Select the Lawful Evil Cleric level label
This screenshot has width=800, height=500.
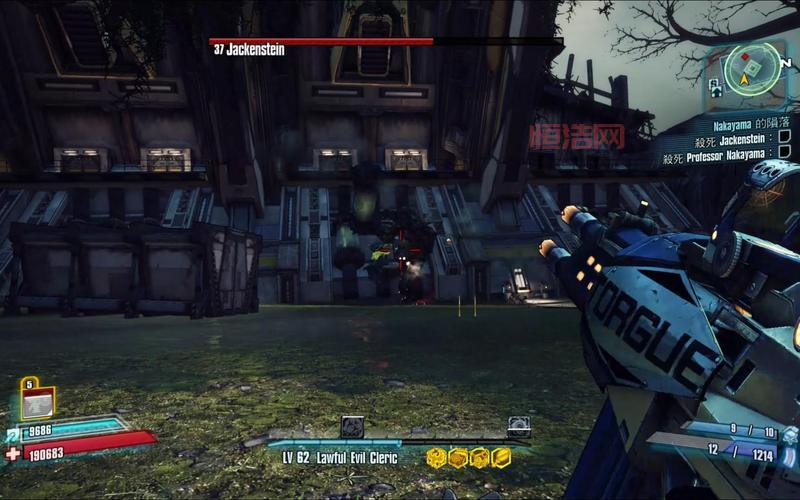coord(339,458)
